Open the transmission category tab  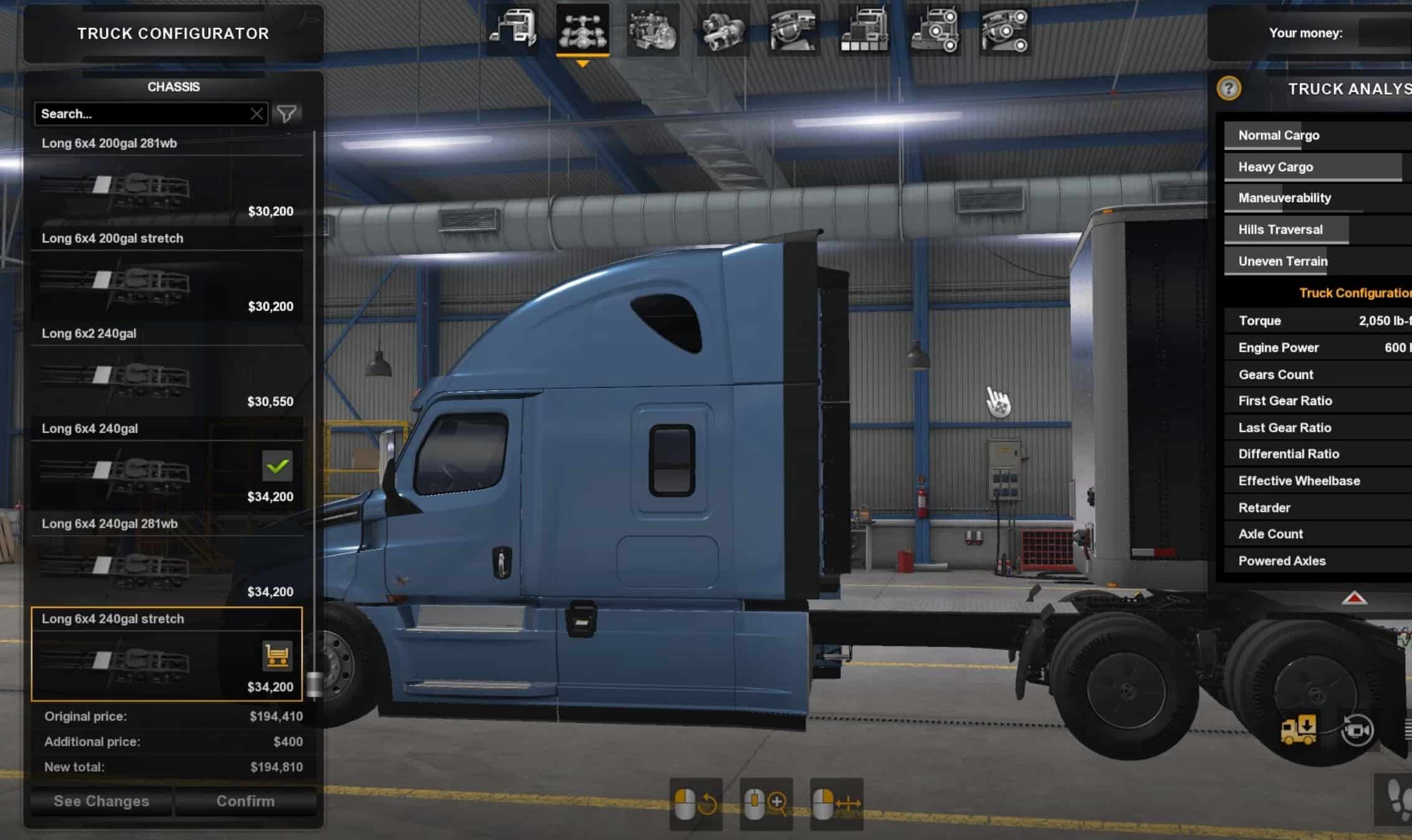(723, 30)
